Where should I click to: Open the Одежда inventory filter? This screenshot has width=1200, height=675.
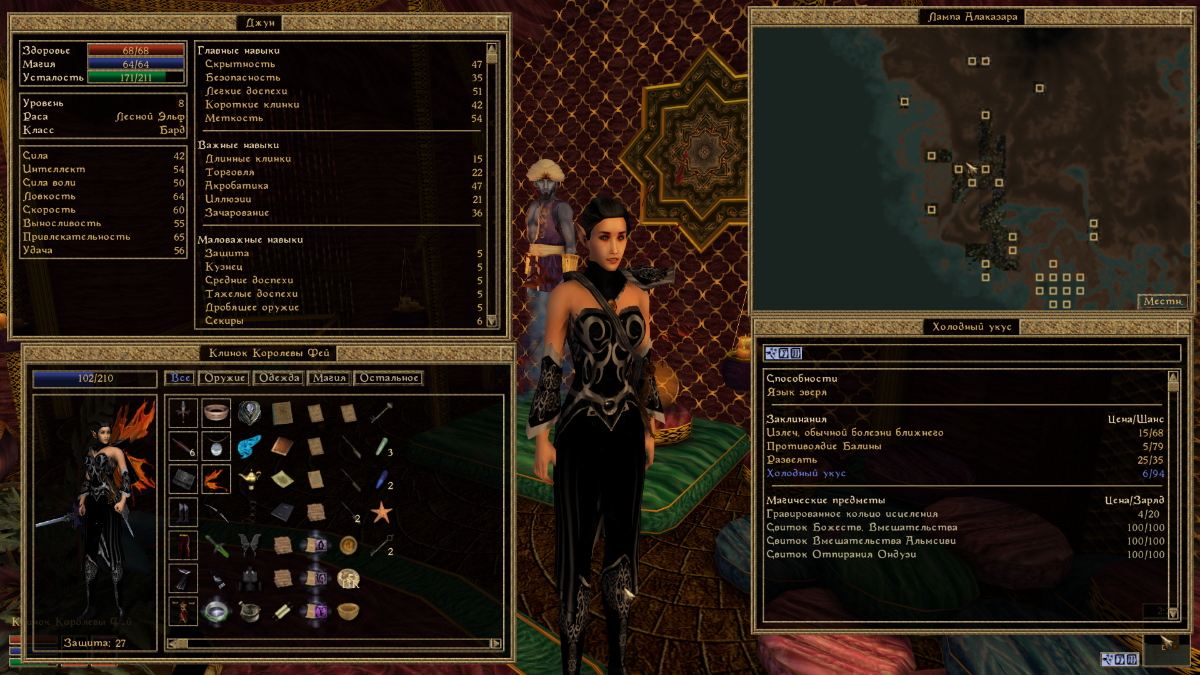278,378
